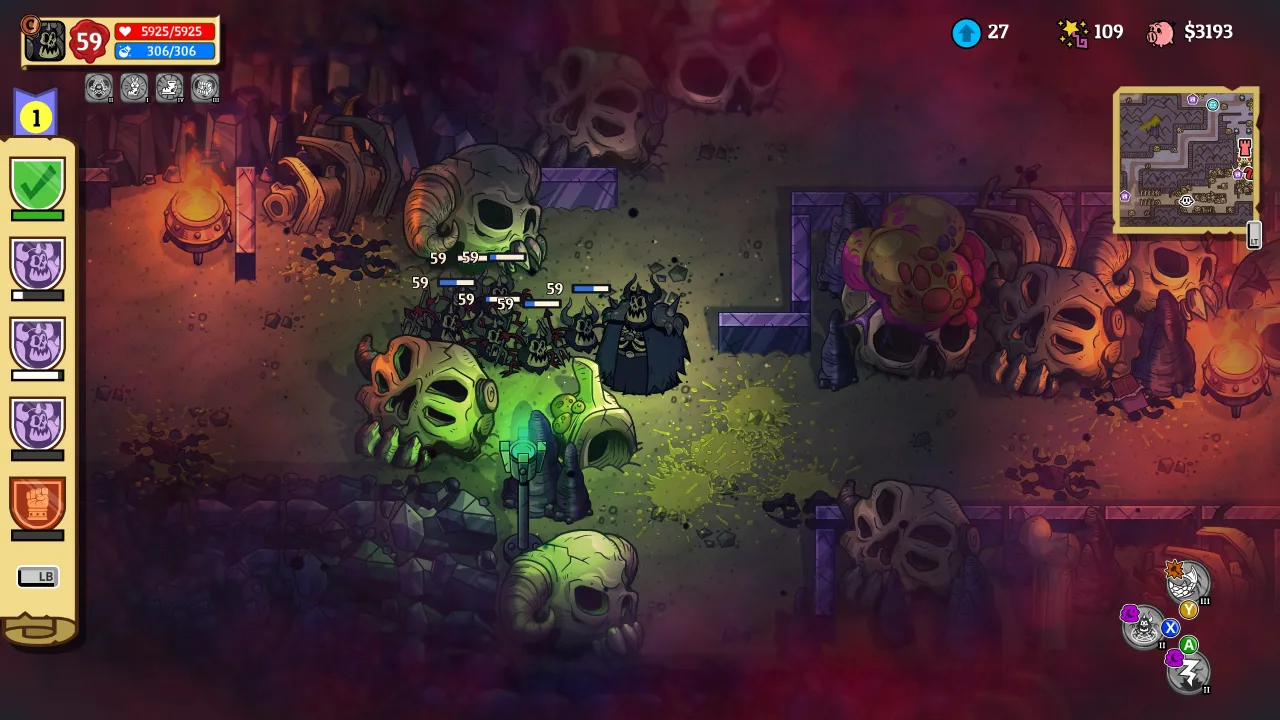Click the sparkling star currency icon
The image size is (1280, 720).
tap(1073, 33)
